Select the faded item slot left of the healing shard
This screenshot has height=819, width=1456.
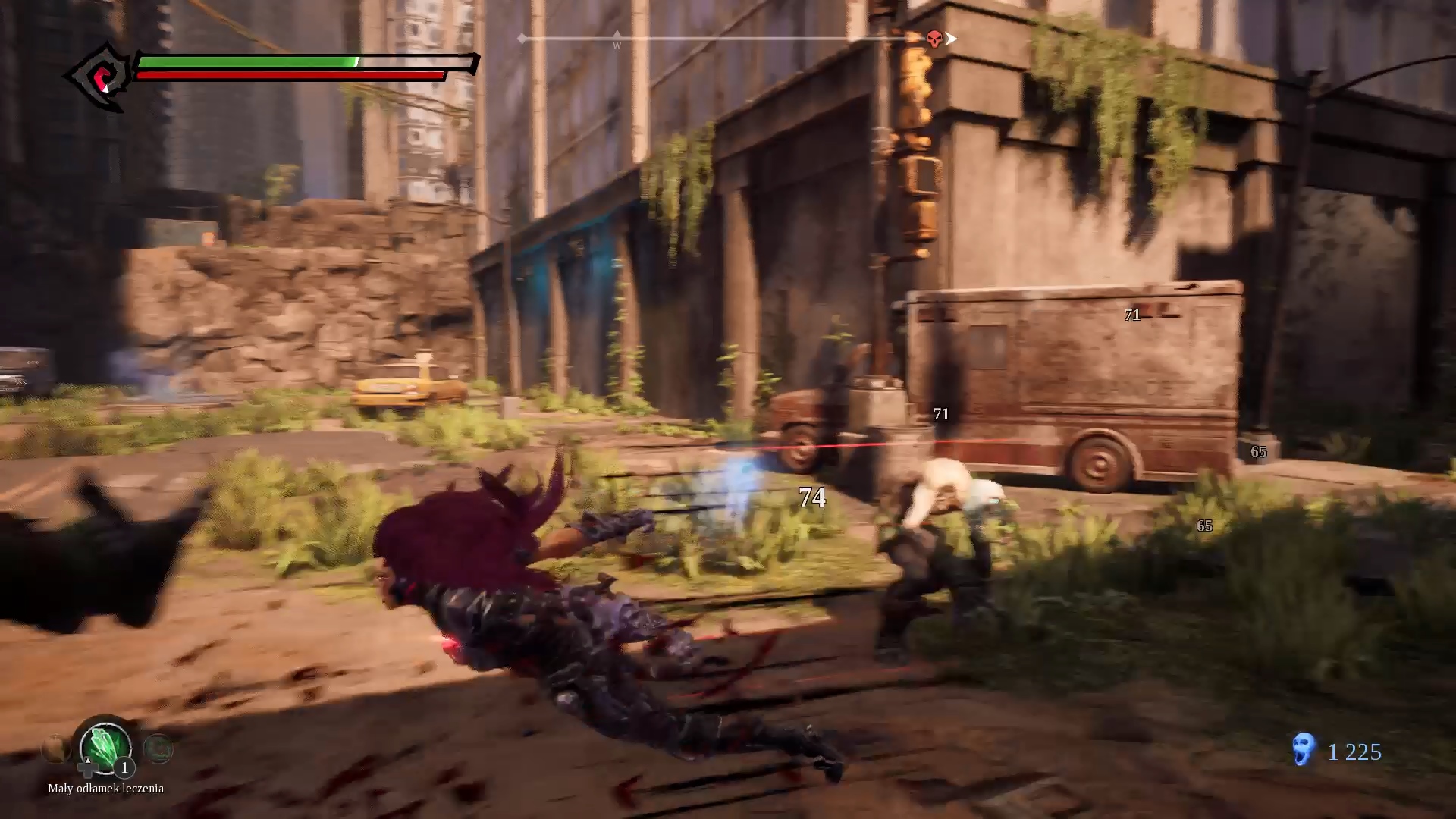[55, 749]
